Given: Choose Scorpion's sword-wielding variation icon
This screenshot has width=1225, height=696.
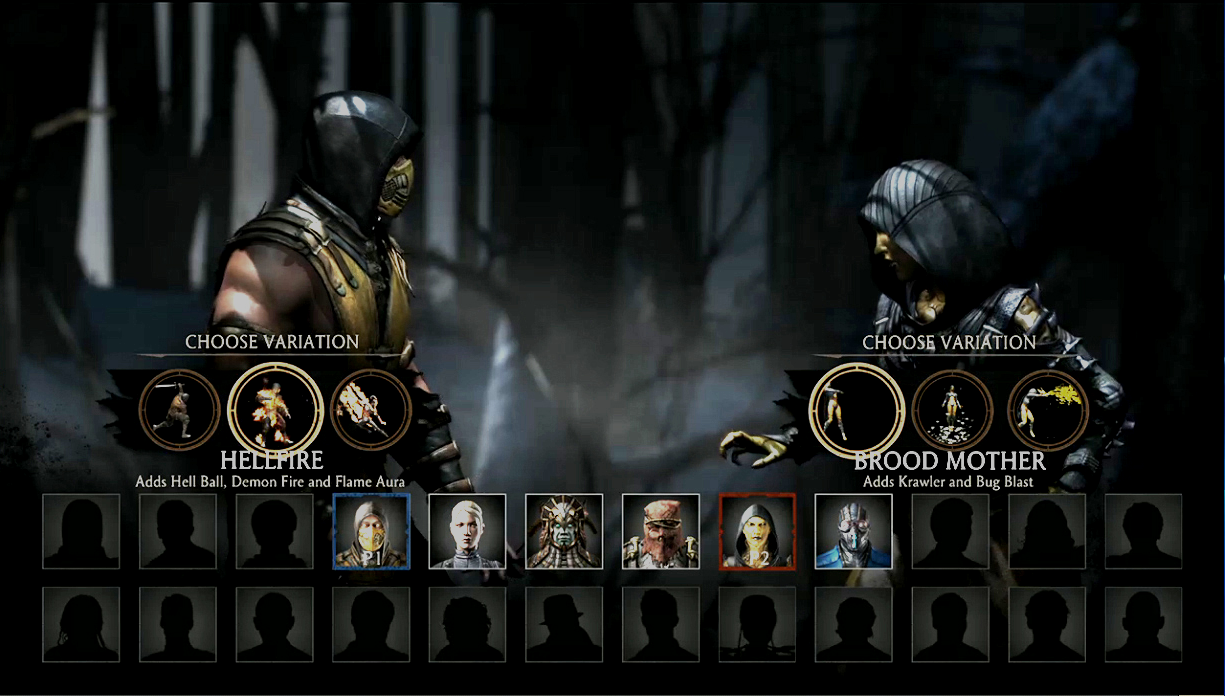Looking at the screenshot, I should [179, 409].
